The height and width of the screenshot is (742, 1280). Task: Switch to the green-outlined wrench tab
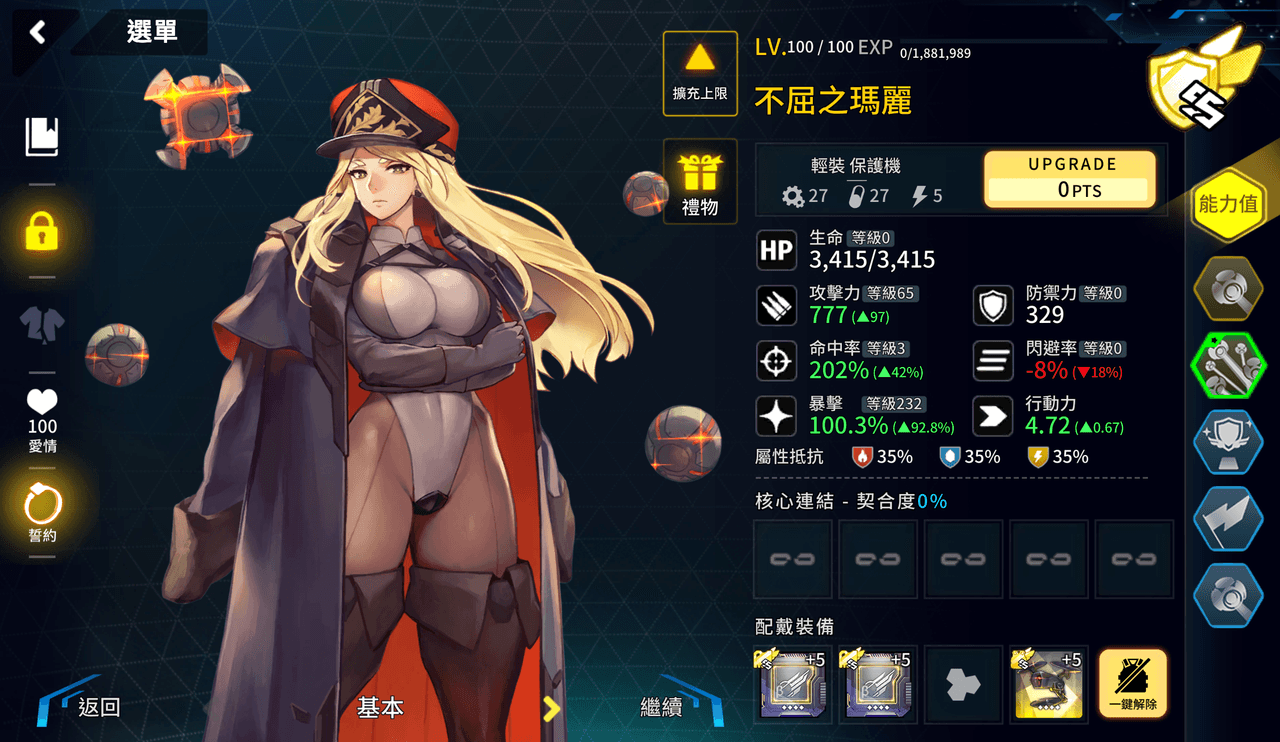pyautogui.click(x=1229, y=366)
